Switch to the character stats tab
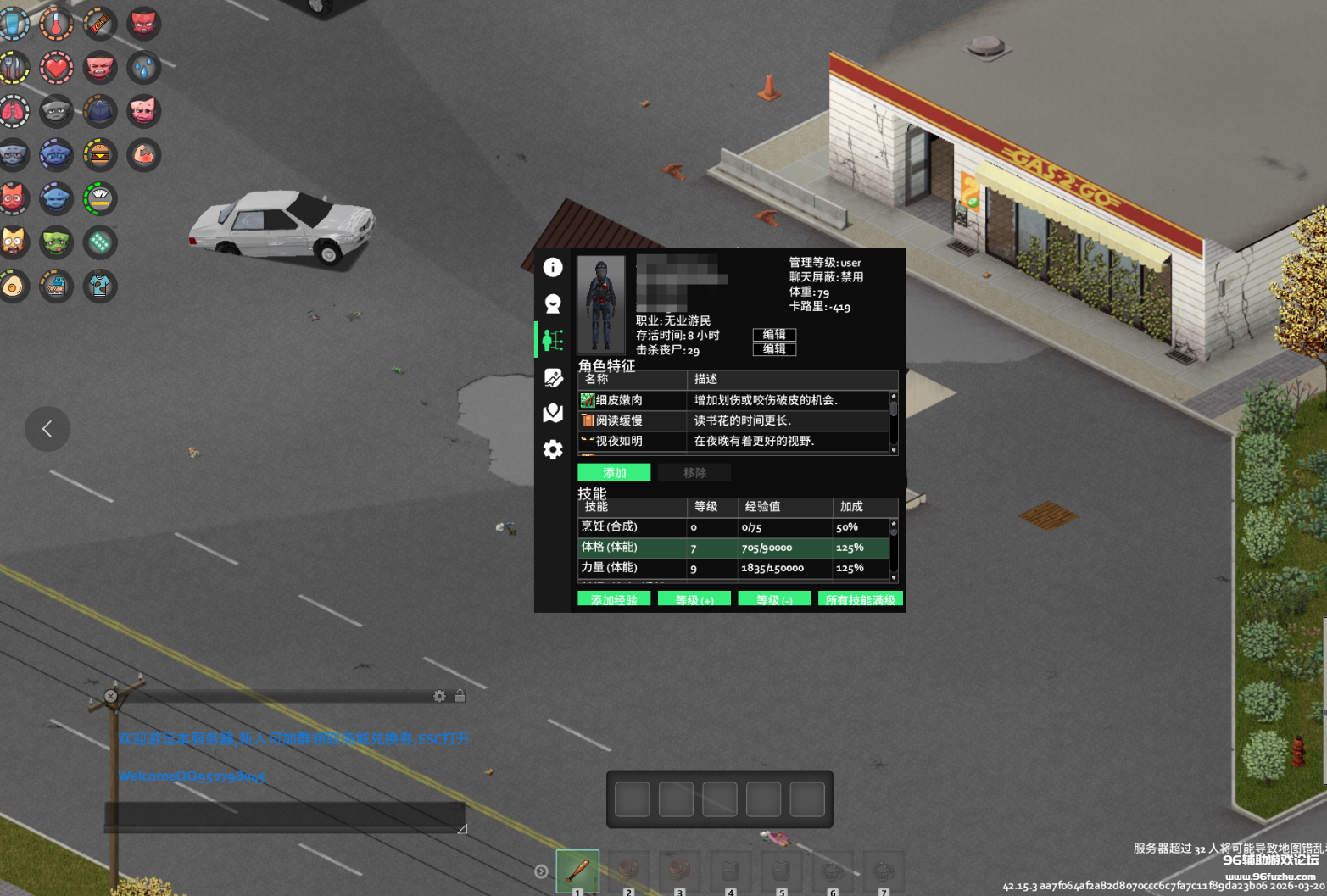This screenshot has height=896, width=1327. (553, 339)
